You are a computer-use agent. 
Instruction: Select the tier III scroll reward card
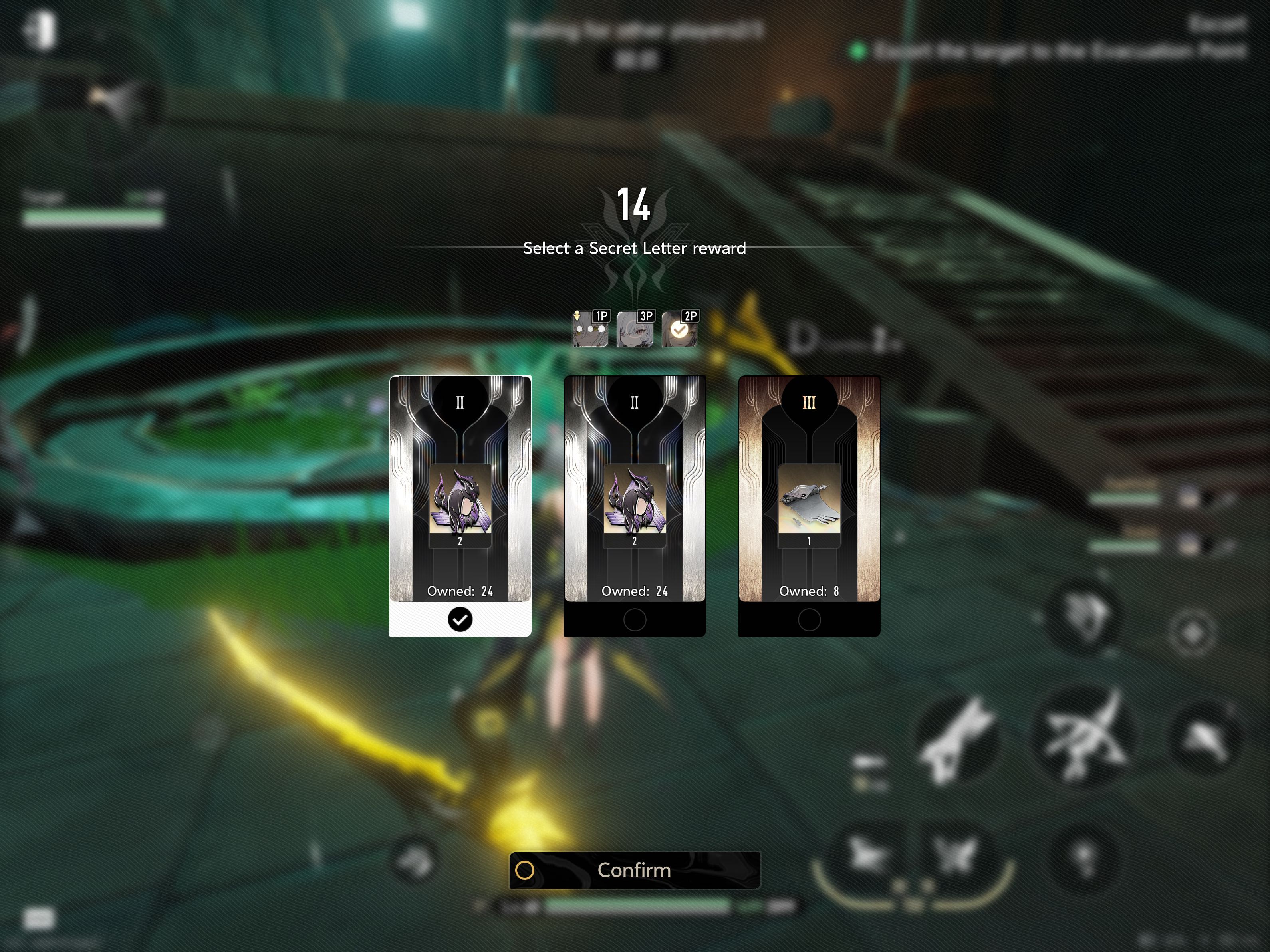point(808,505)
